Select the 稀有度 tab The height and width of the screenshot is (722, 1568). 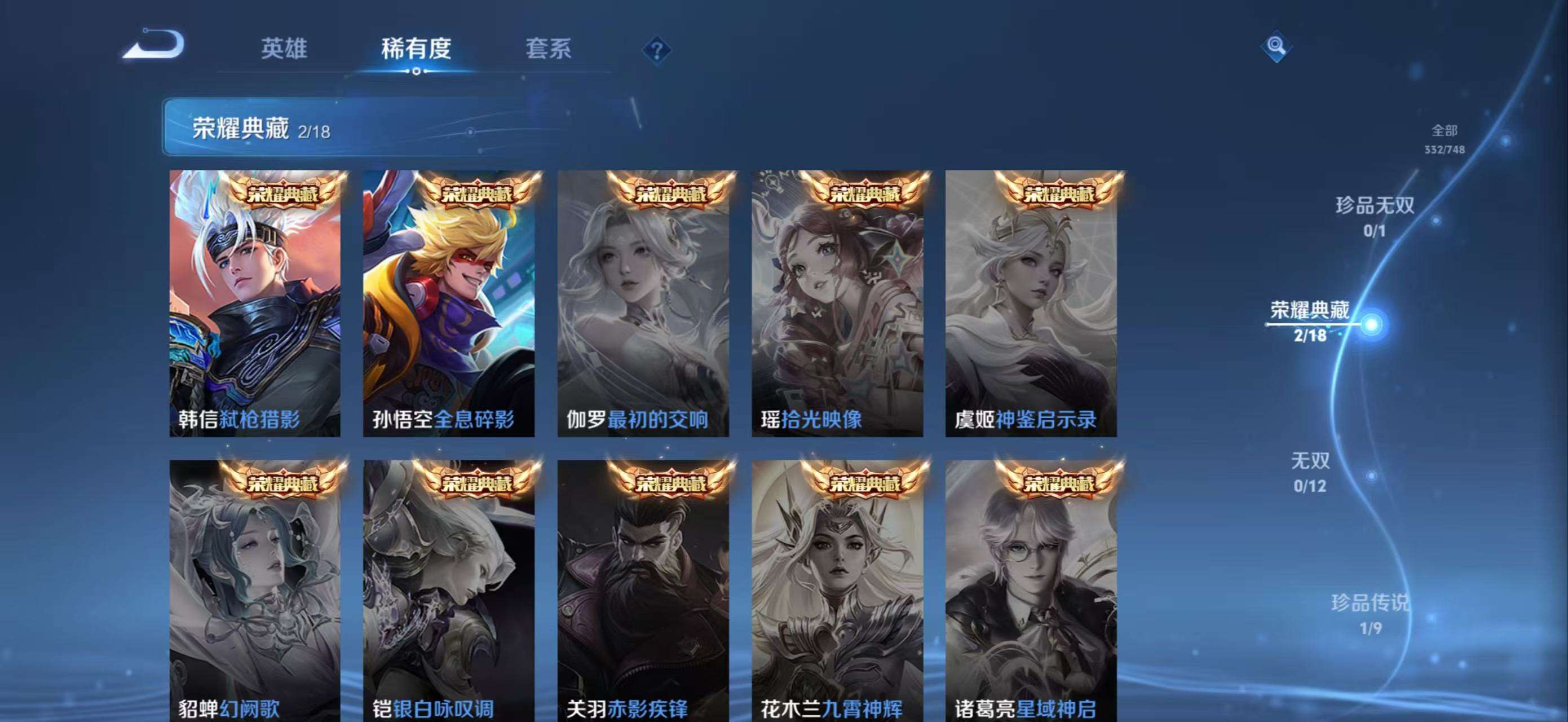click(416, 49)
